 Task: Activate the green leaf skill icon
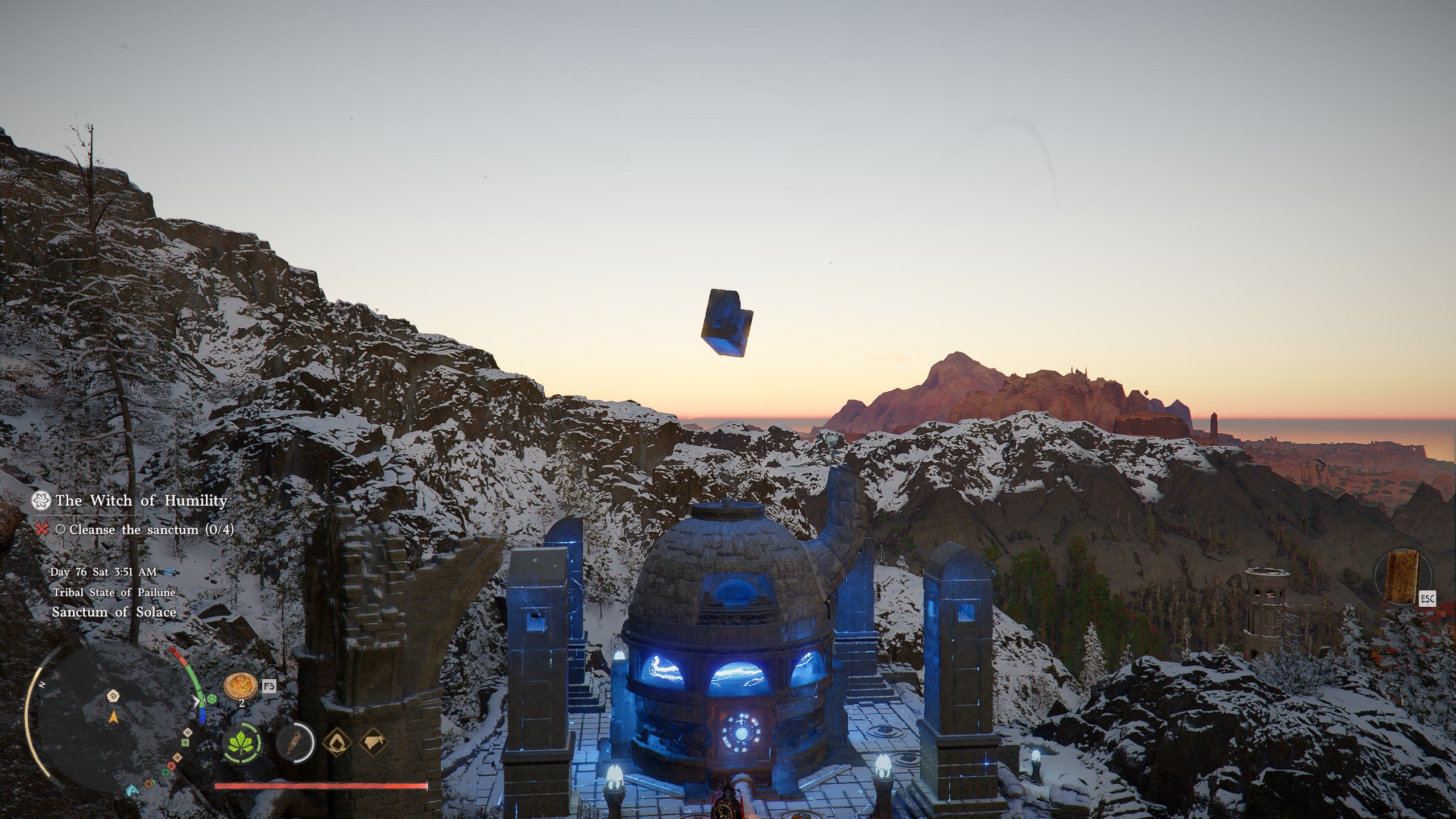pyautogui.click(x=242, y=743)
